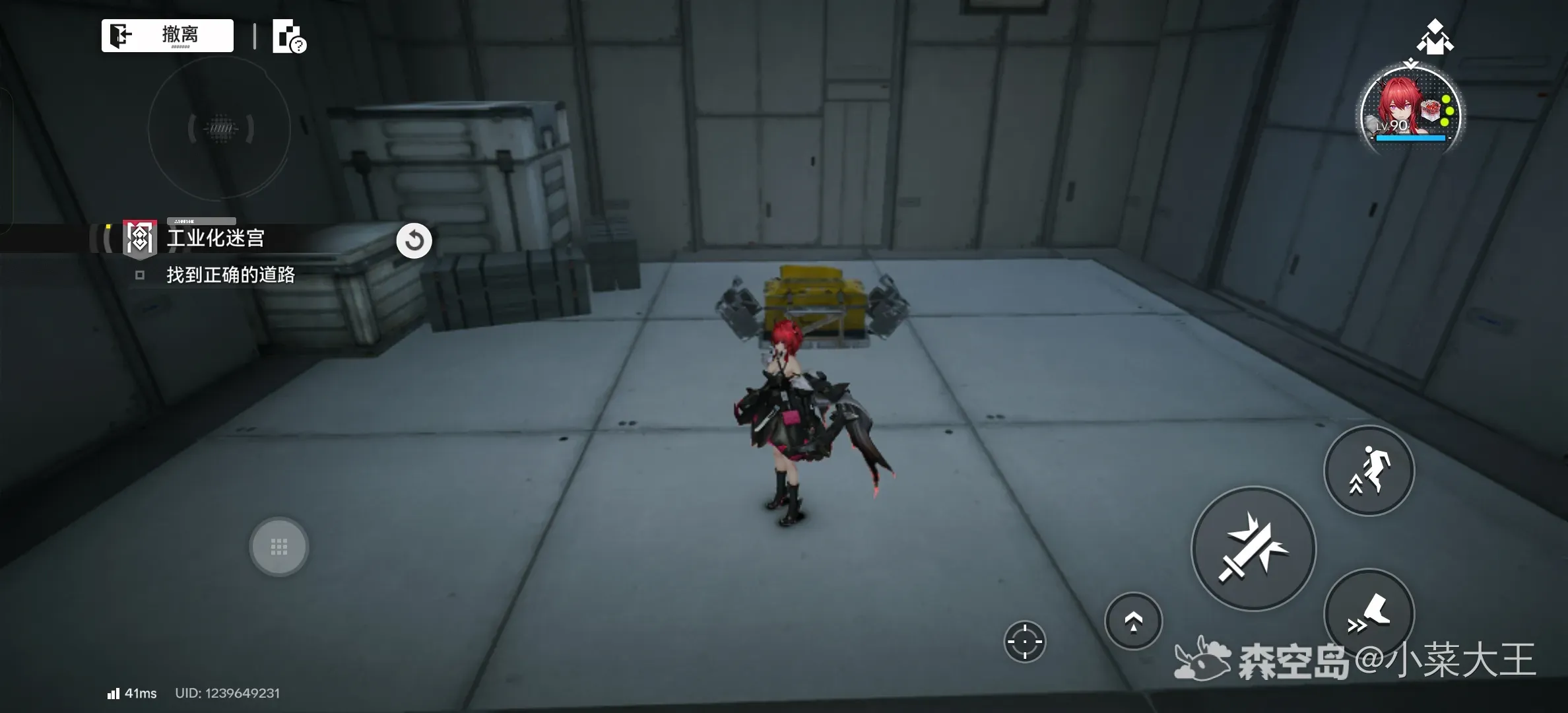Select the red-haired Lv.90 character portrait
Screen dimensions: 1568x713
tap(1411, 114)
